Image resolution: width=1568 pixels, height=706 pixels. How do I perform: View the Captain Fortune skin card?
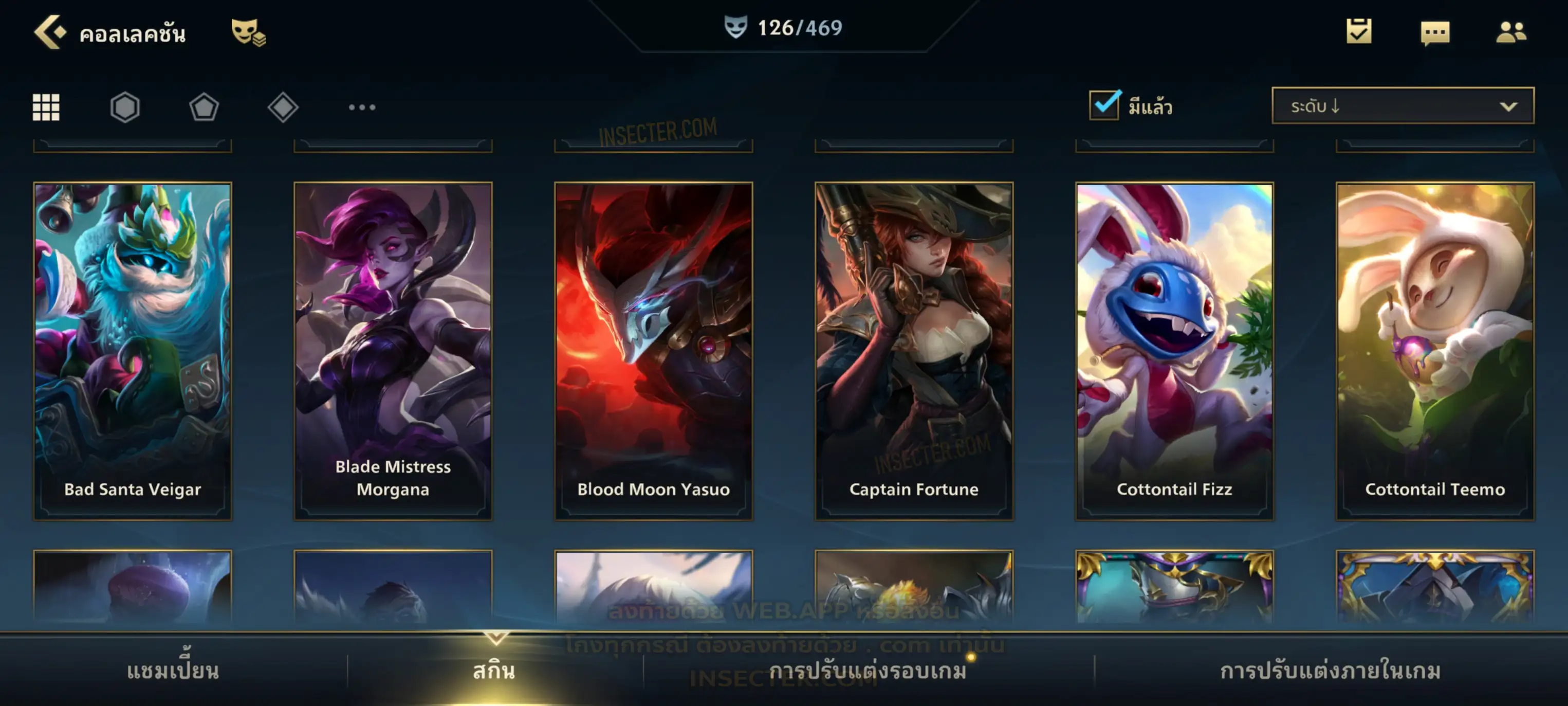[x=914, y=351]
